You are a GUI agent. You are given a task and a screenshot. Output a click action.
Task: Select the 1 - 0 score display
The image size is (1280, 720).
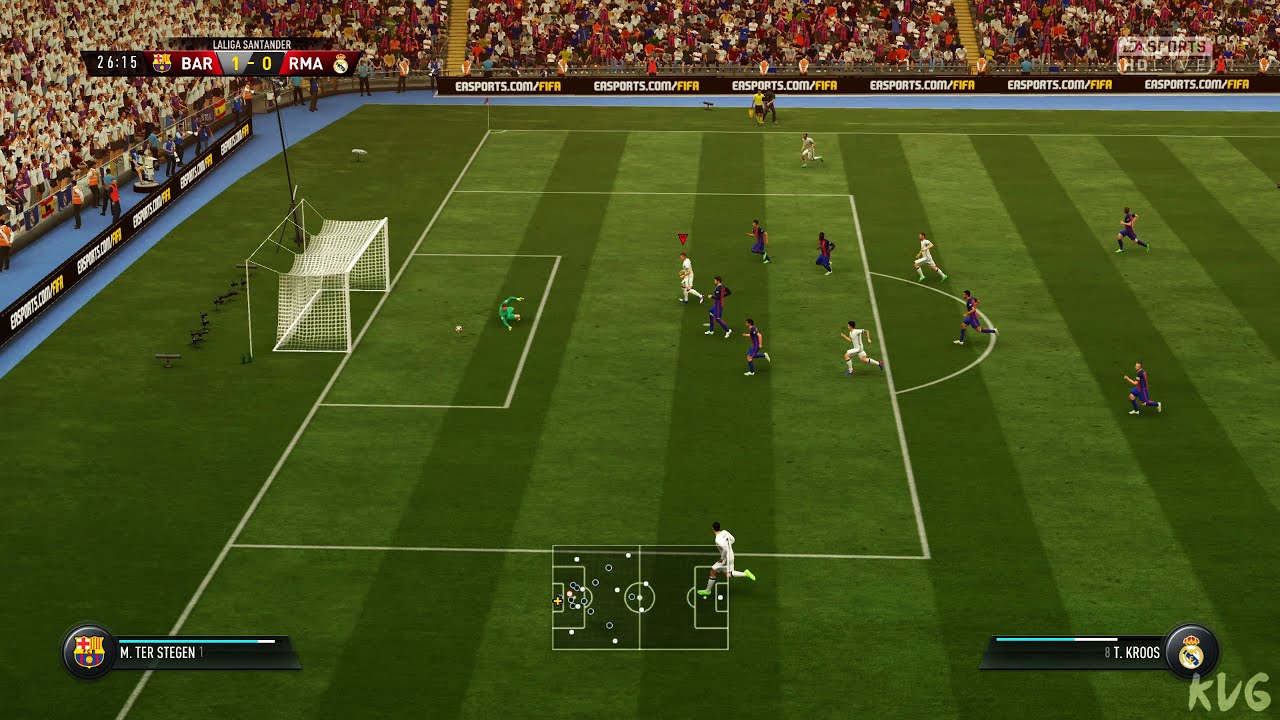pos(250,62)
